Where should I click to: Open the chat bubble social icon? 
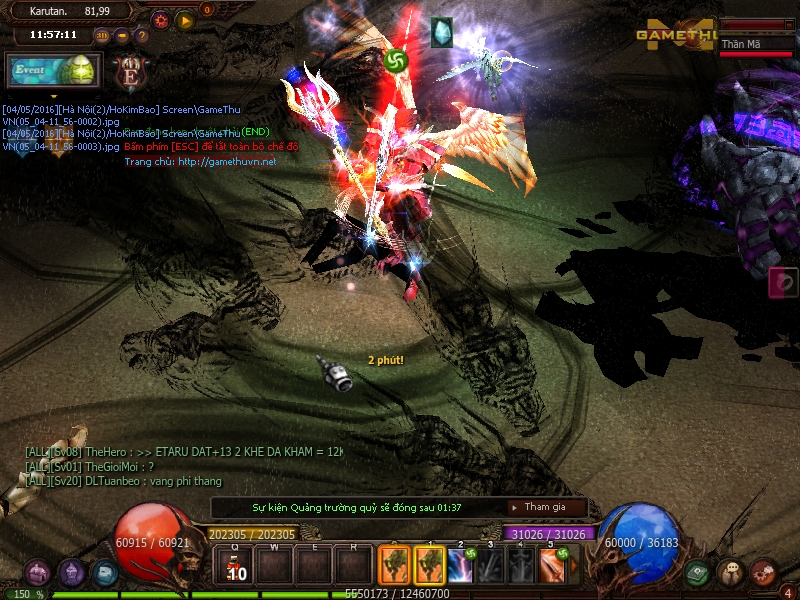tap(731, 573)
